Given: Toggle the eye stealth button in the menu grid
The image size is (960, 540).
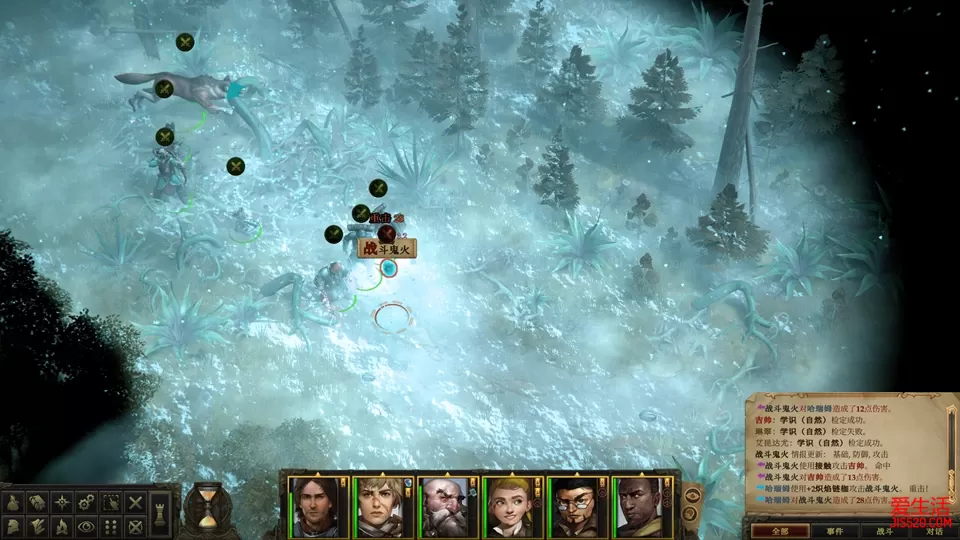Looking at the screenshot, I should coord(86,526).
